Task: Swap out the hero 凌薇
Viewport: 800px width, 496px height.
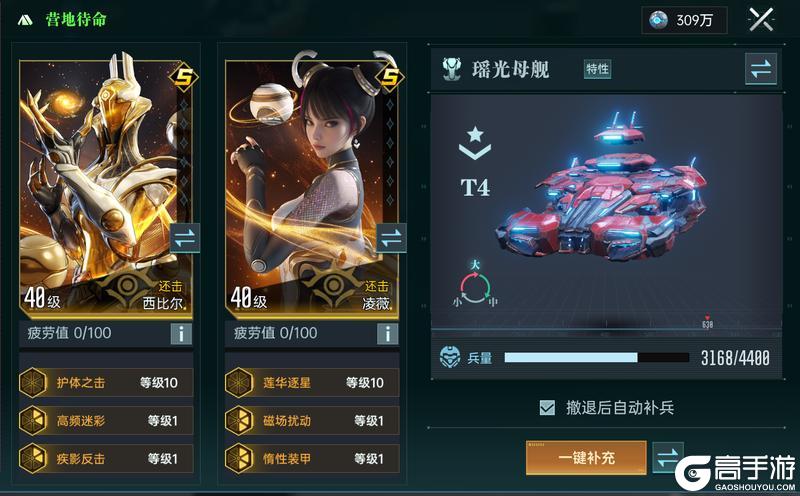Action: [x=390, y=239]
